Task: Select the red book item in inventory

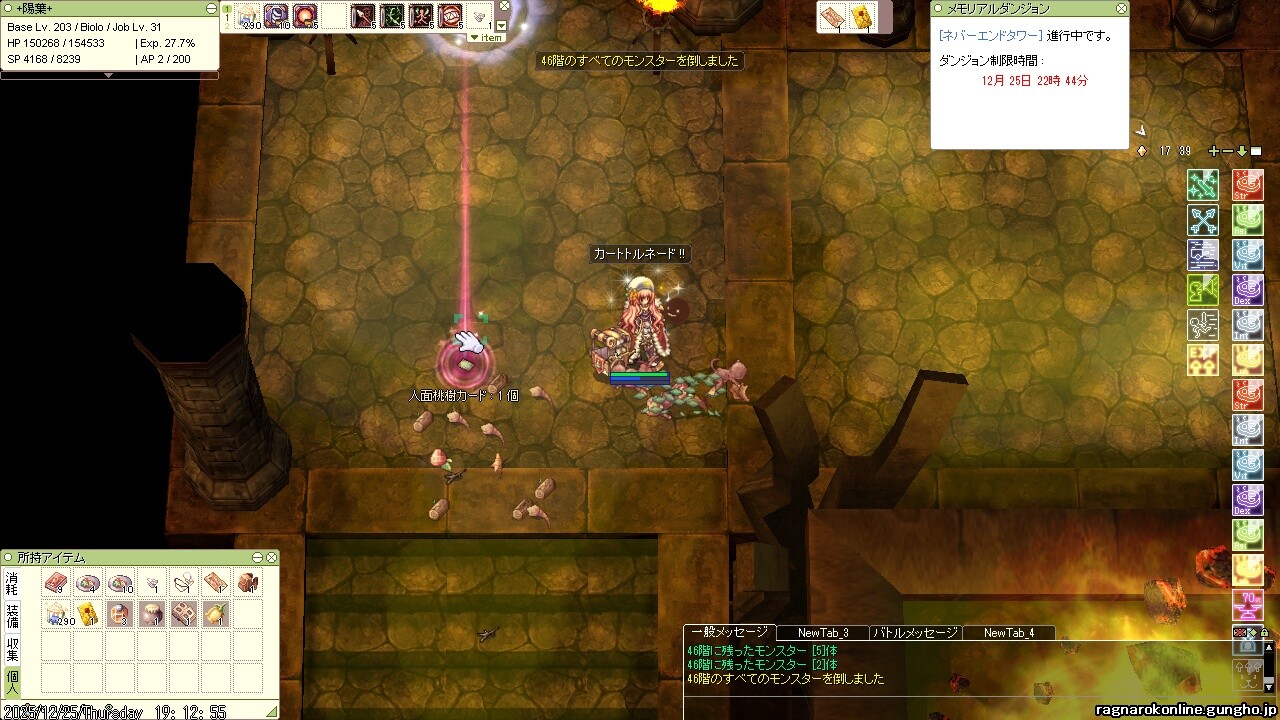Action: coord(55,582)
